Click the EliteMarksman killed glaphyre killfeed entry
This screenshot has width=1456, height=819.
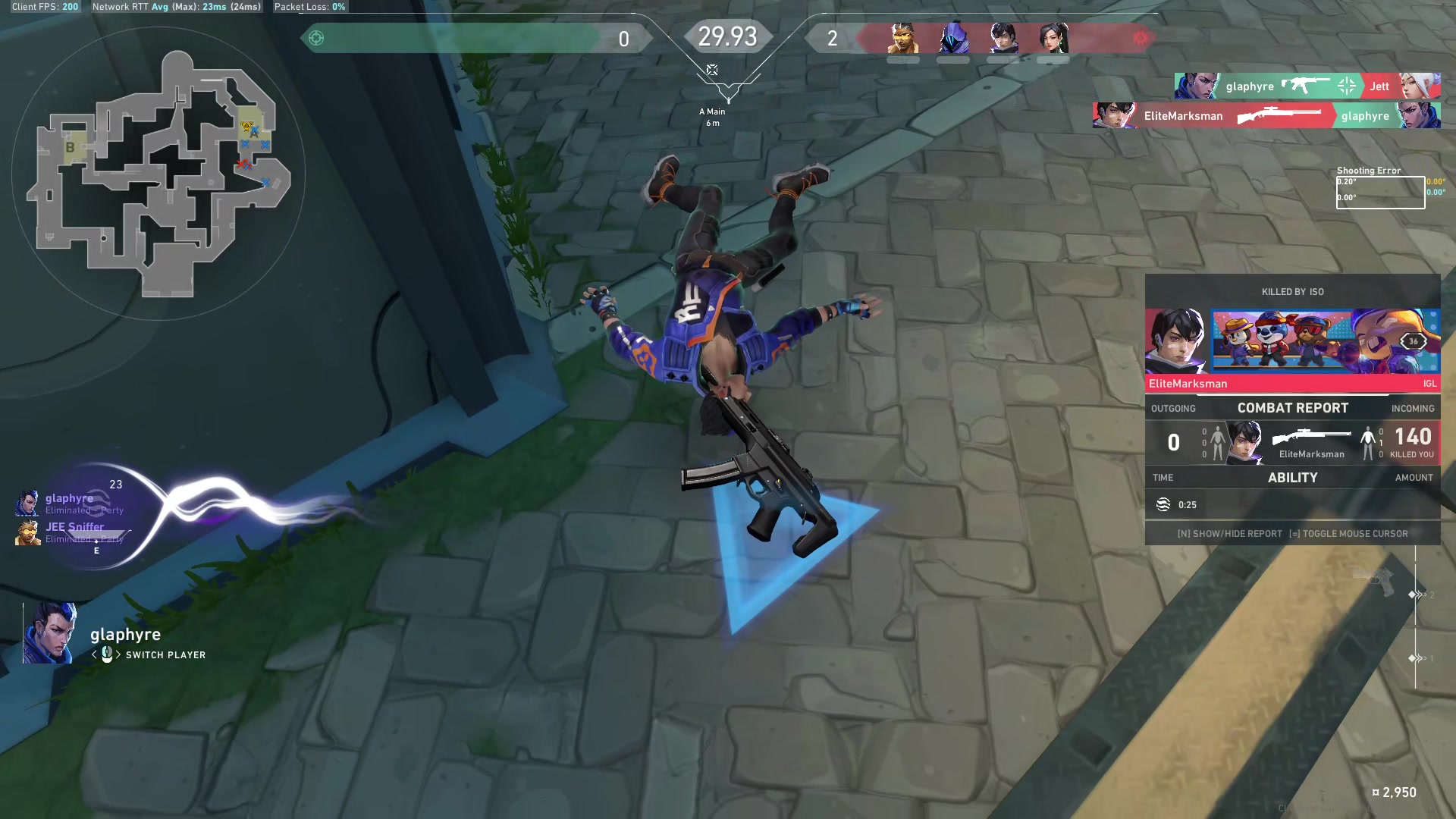click(x=1266, y=116)
